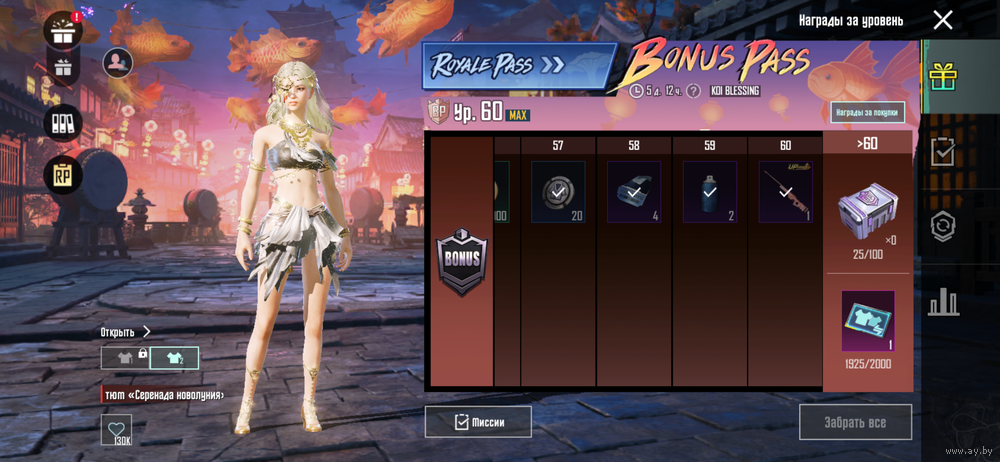The height and width of the screenshot is (462, 1000).
Task: Open the checklist missions sidebar tab
Action: (x=942, y=151)
